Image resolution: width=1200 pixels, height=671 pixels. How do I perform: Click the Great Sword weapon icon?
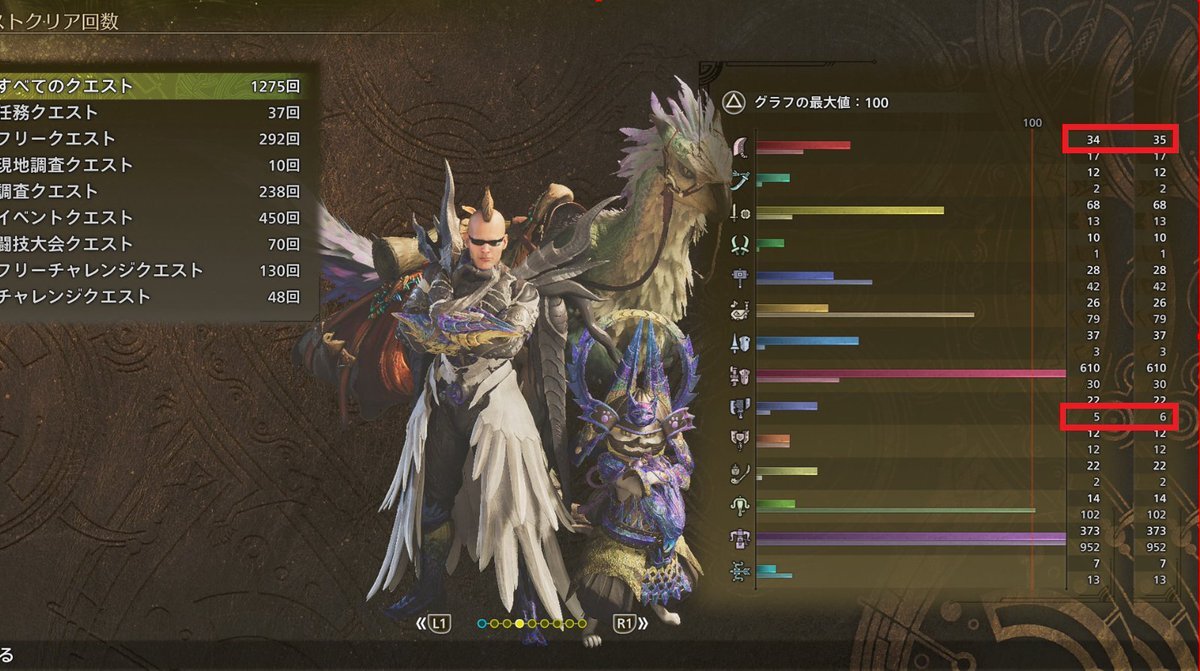[740, 148]
